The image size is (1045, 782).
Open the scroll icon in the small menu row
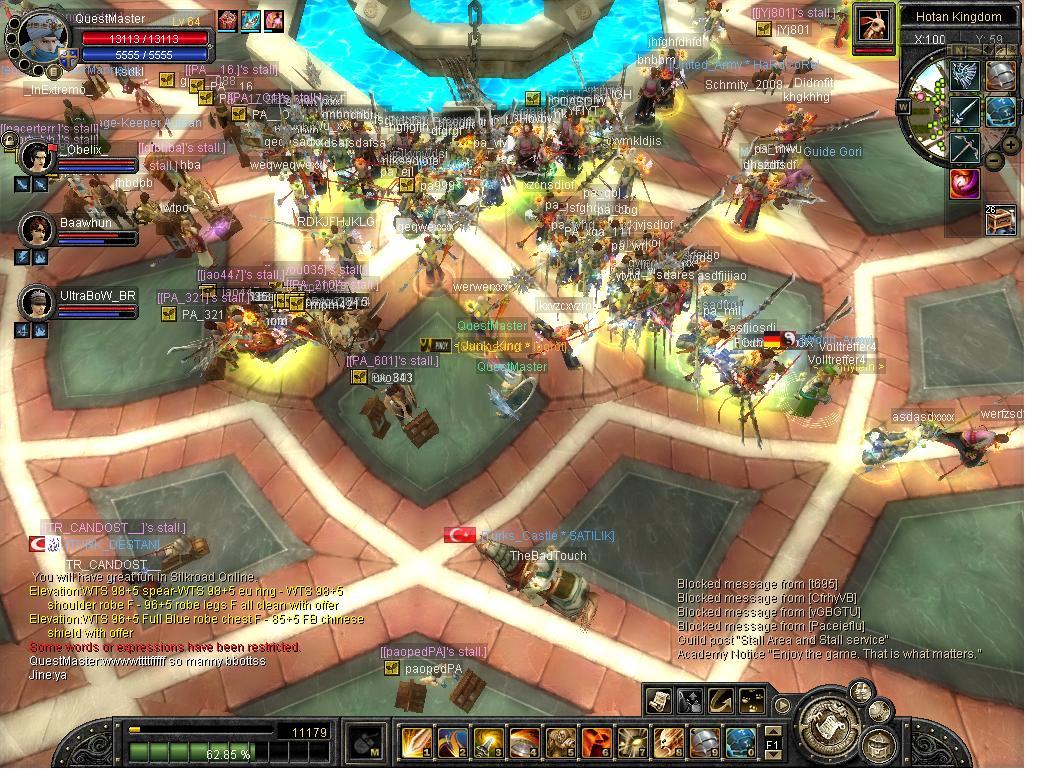click(x=658, y=701)
